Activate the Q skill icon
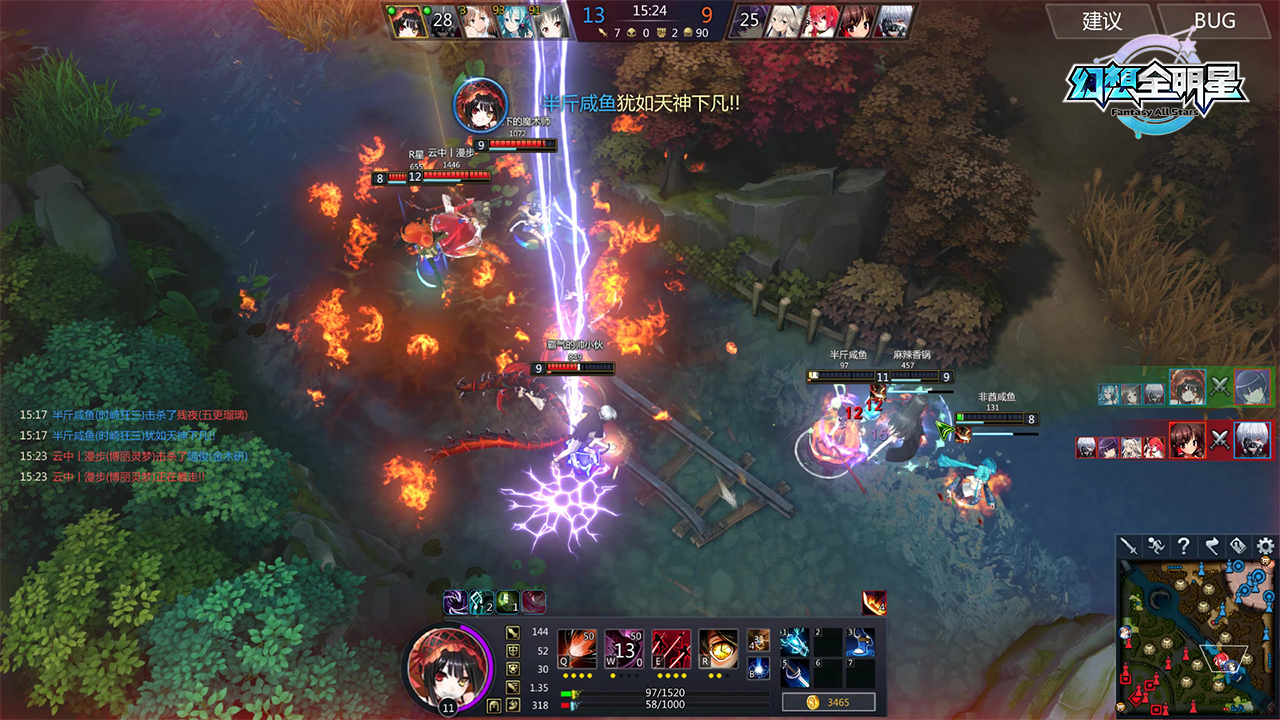The height and width of the screenshot is (720, 1280). [577, 649]
